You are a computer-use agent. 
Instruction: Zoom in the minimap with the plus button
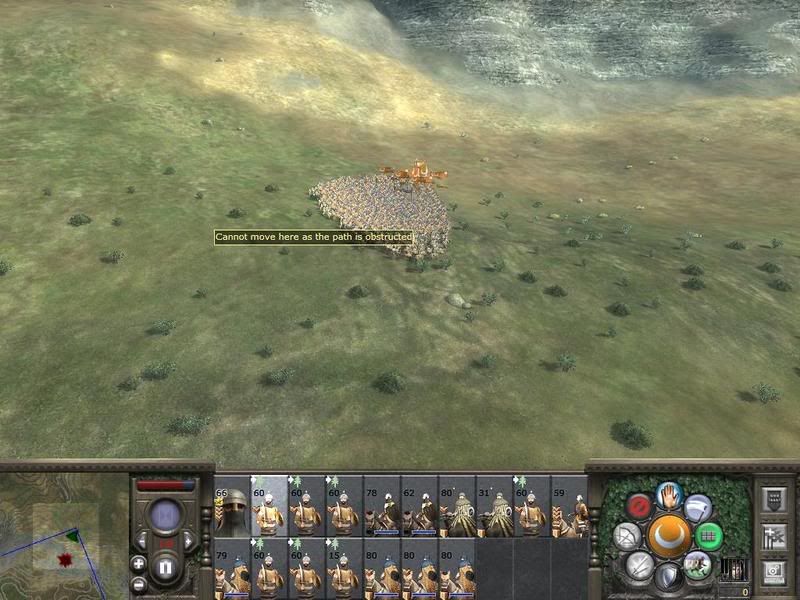(138, 563)
